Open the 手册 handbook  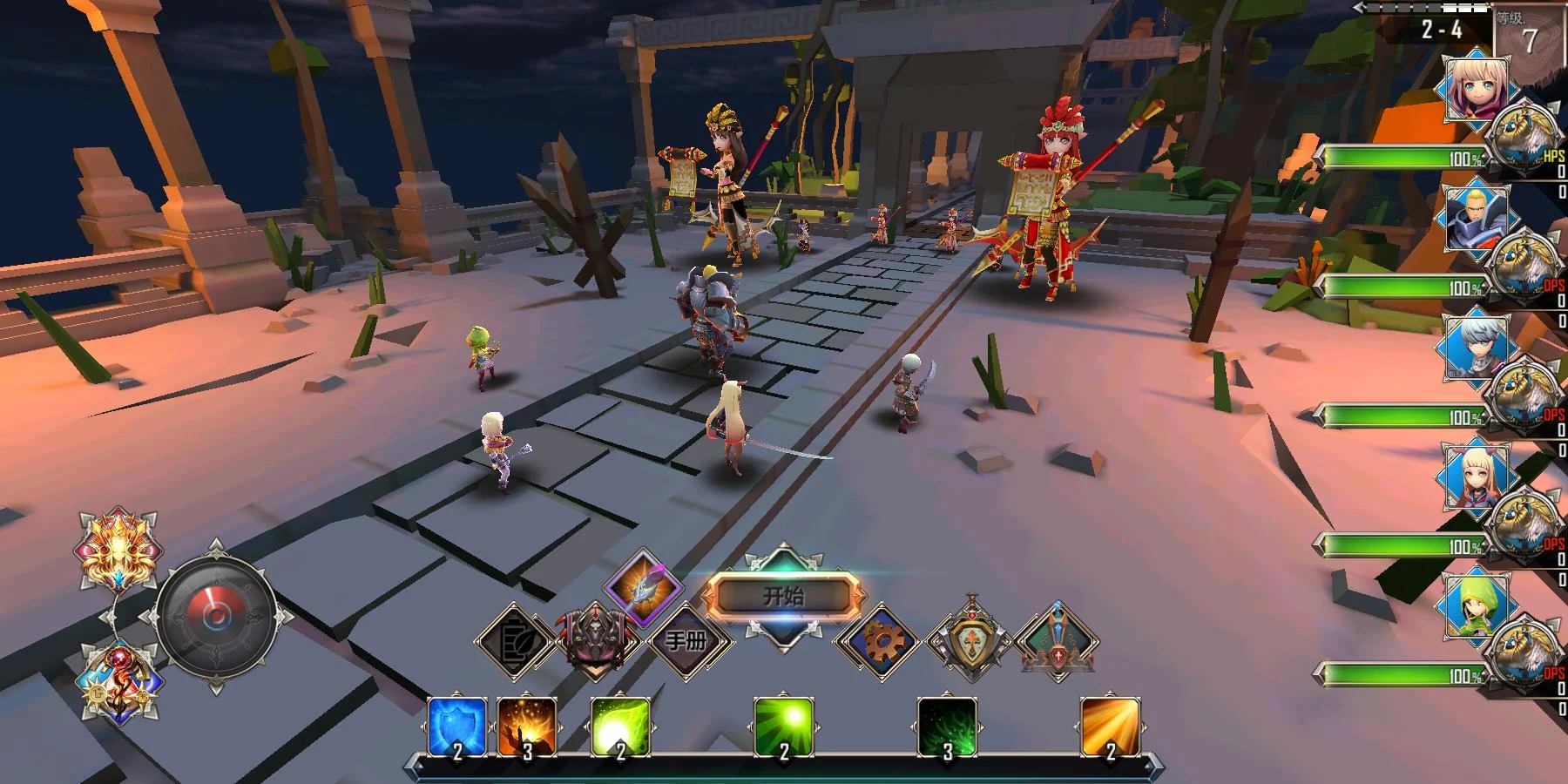[x=686, y=641]
